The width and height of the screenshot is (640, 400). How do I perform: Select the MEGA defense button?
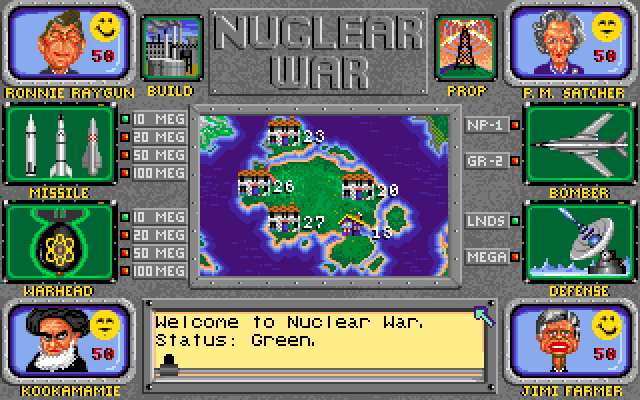(x=488, y=257)
